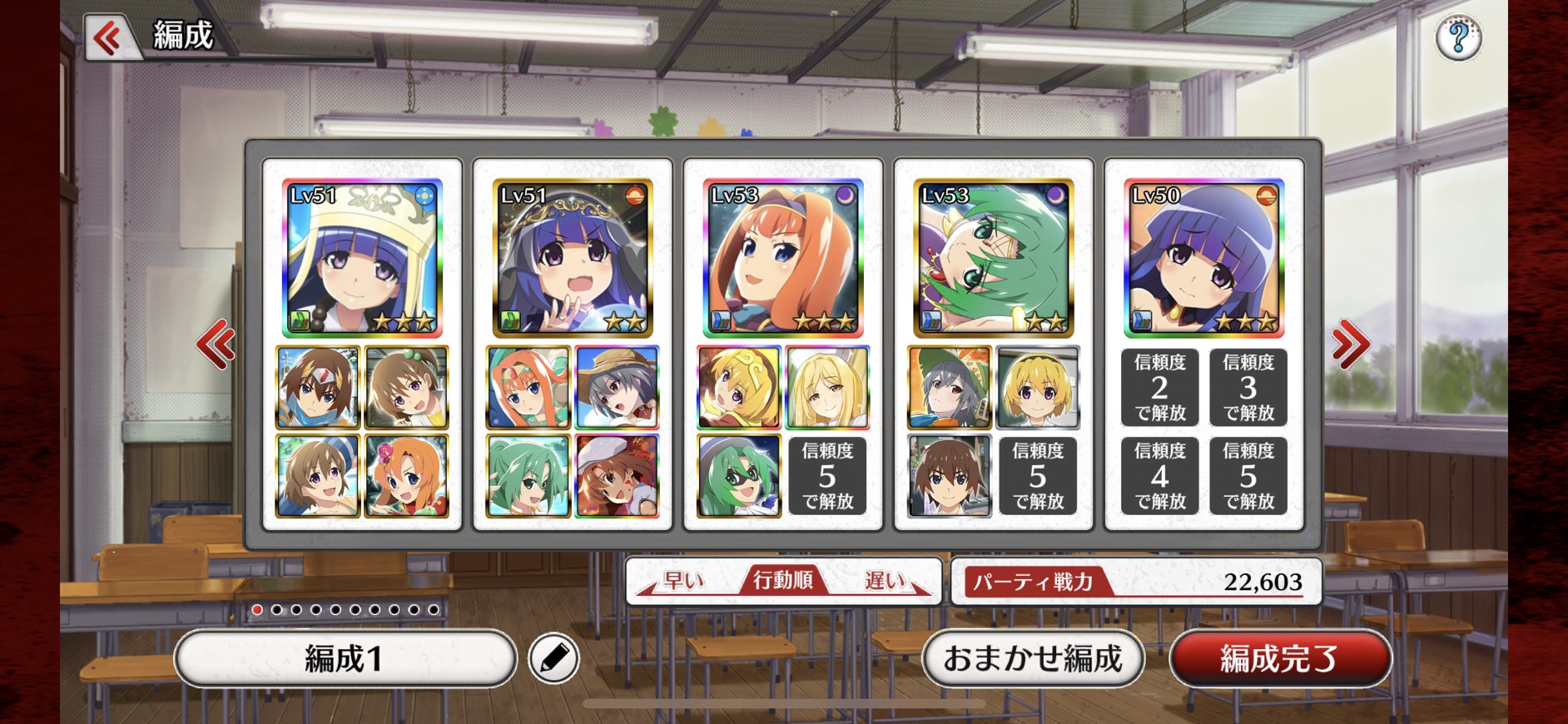This screenshot has width=1568, height=724.
Task: Tap the 信頼度2で解放 locked support slot
Action: click(x=1160, y=388)
